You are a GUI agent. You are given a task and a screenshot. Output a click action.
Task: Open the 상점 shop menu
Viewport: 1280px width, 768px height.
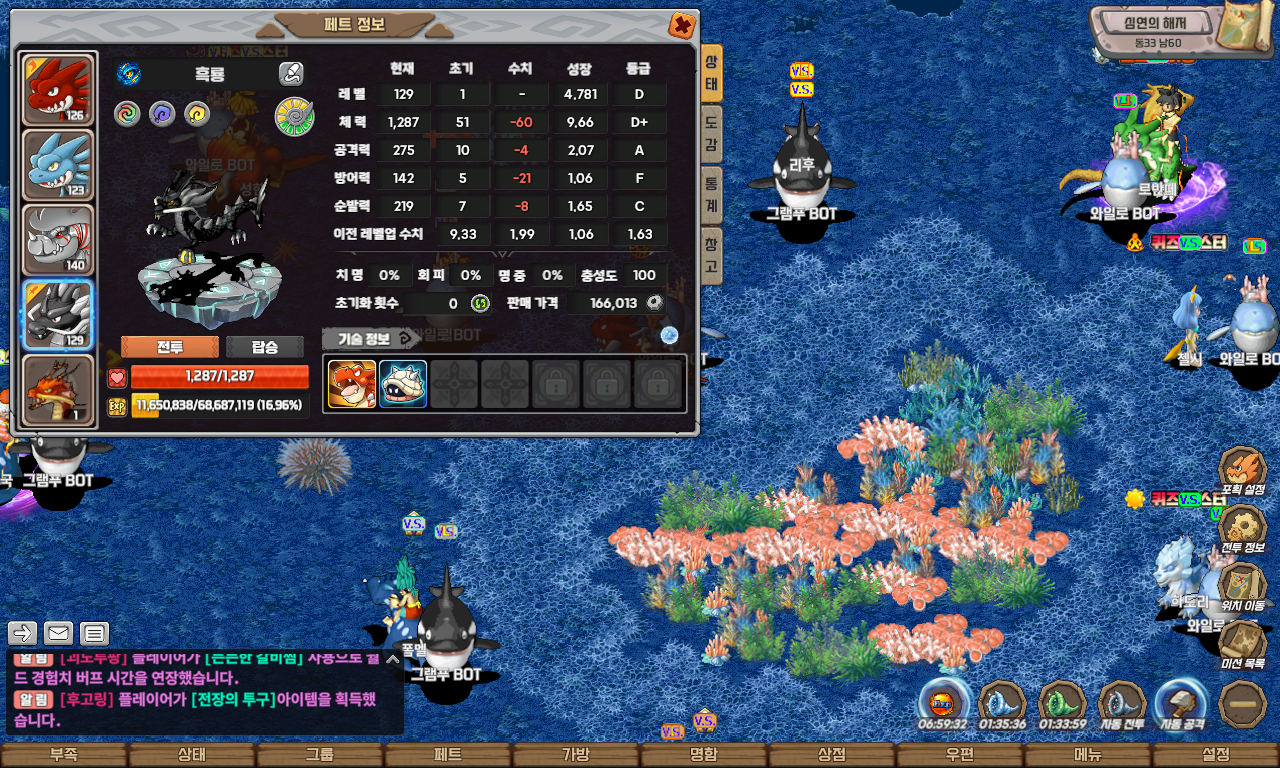[x=832, y=755]
